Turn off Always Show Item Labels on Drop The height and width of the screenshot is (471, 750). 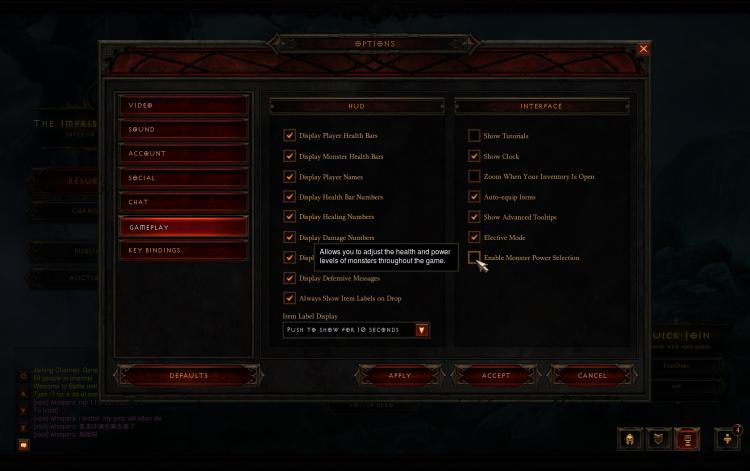[x=289, y=298]
